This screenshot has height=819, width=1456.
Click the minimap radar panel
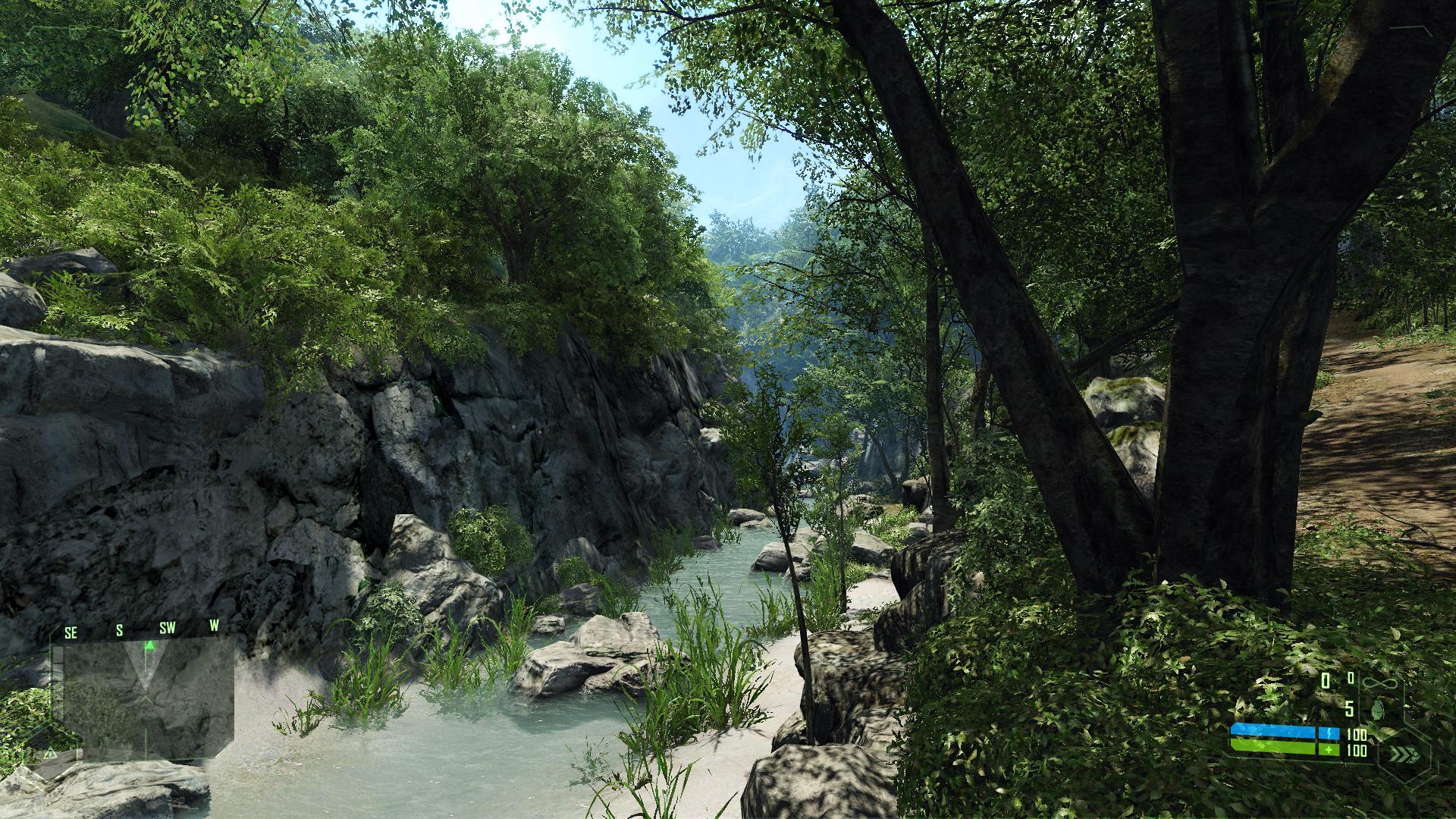[x=148, y=698]
